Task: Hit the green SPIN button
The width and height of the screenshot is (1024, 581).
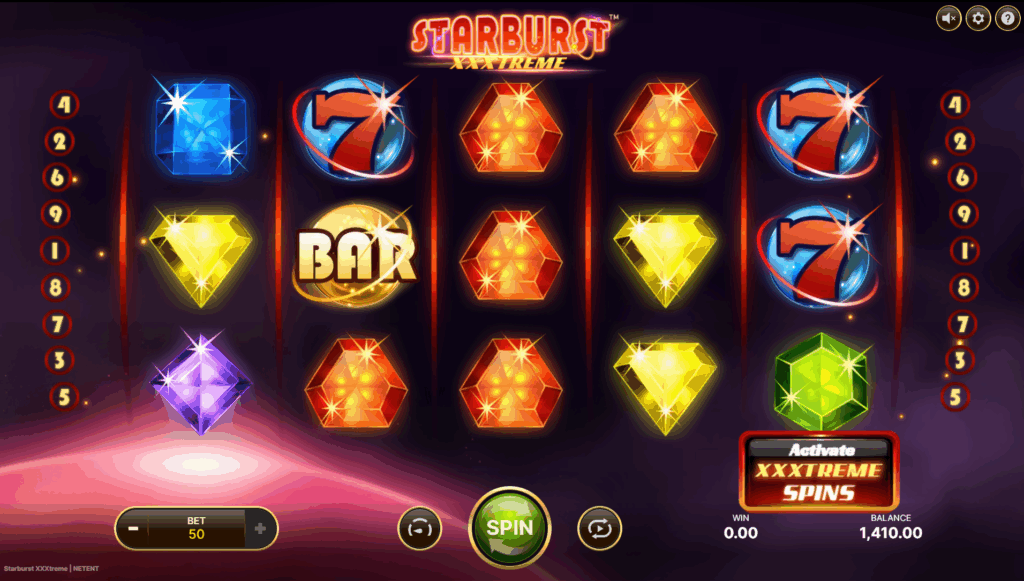Action: [509, 527]
